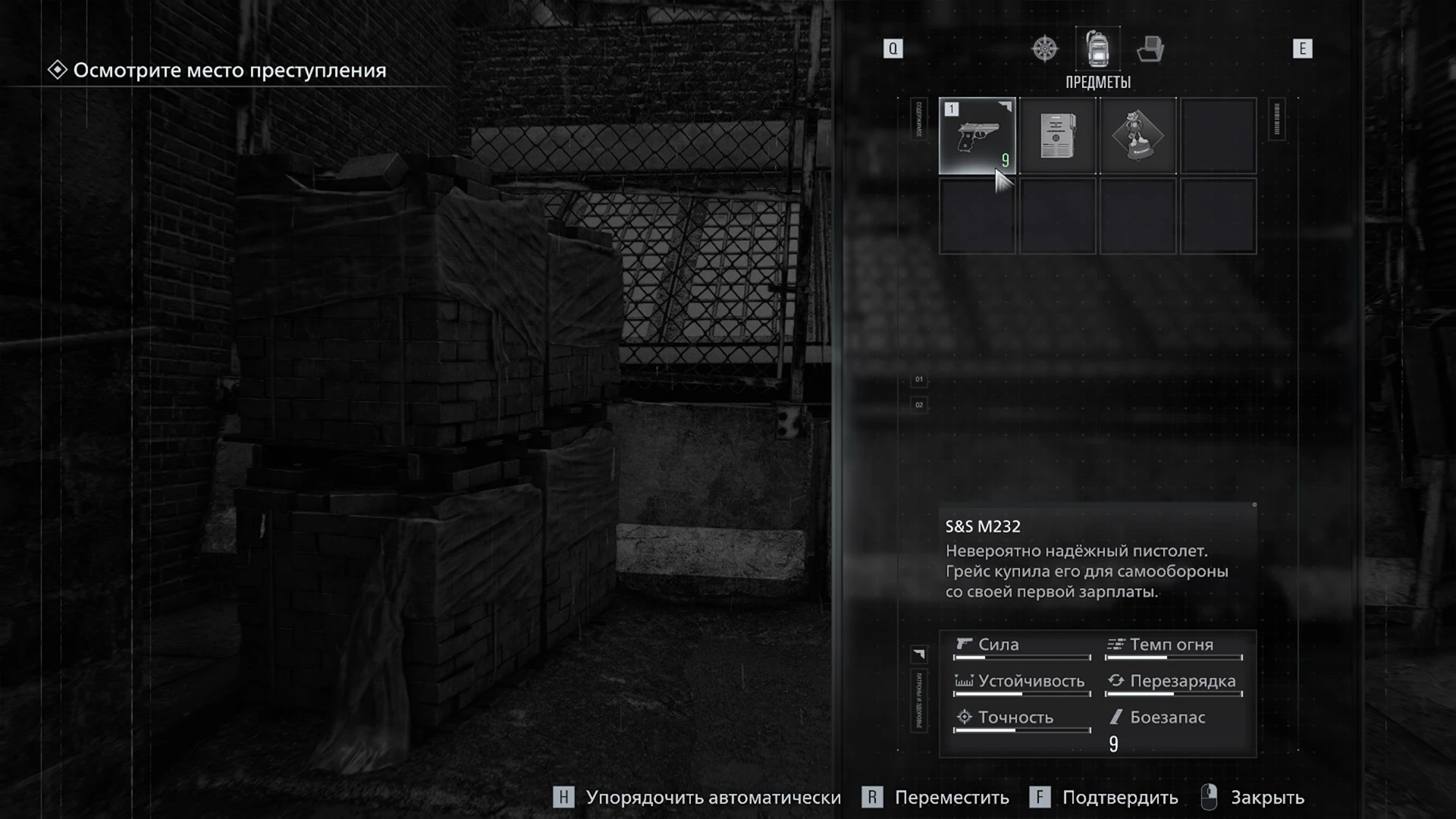Click the auto-arrange option label
This screenshot has width=1456, height=819.
coord(713,798)
